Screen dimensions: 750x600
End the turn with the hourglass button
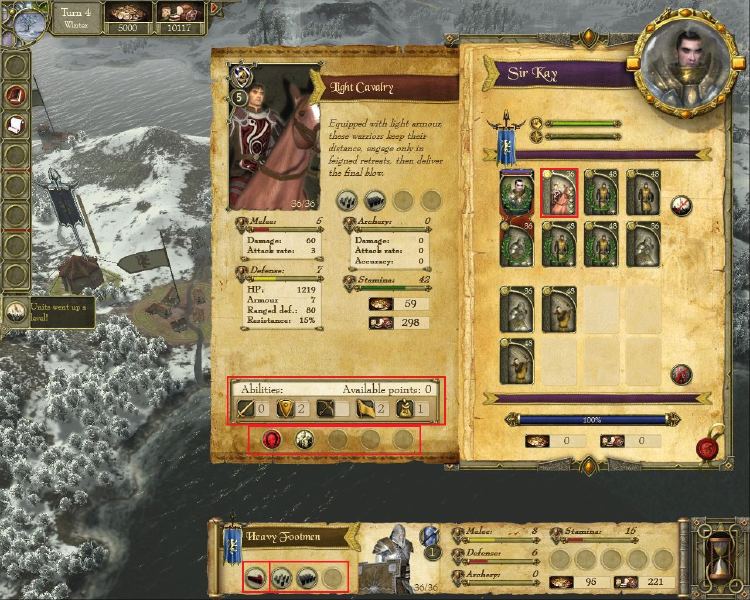[x=718, y=550]
